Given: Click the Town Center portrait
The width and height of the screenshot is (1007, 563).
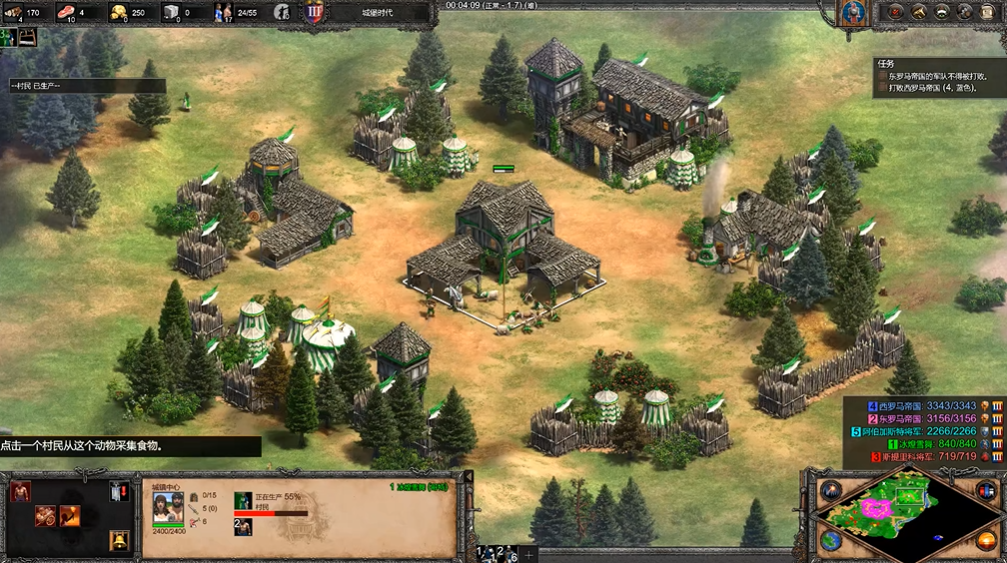Looking at the screenshot, I should click(x=168, y=508).
